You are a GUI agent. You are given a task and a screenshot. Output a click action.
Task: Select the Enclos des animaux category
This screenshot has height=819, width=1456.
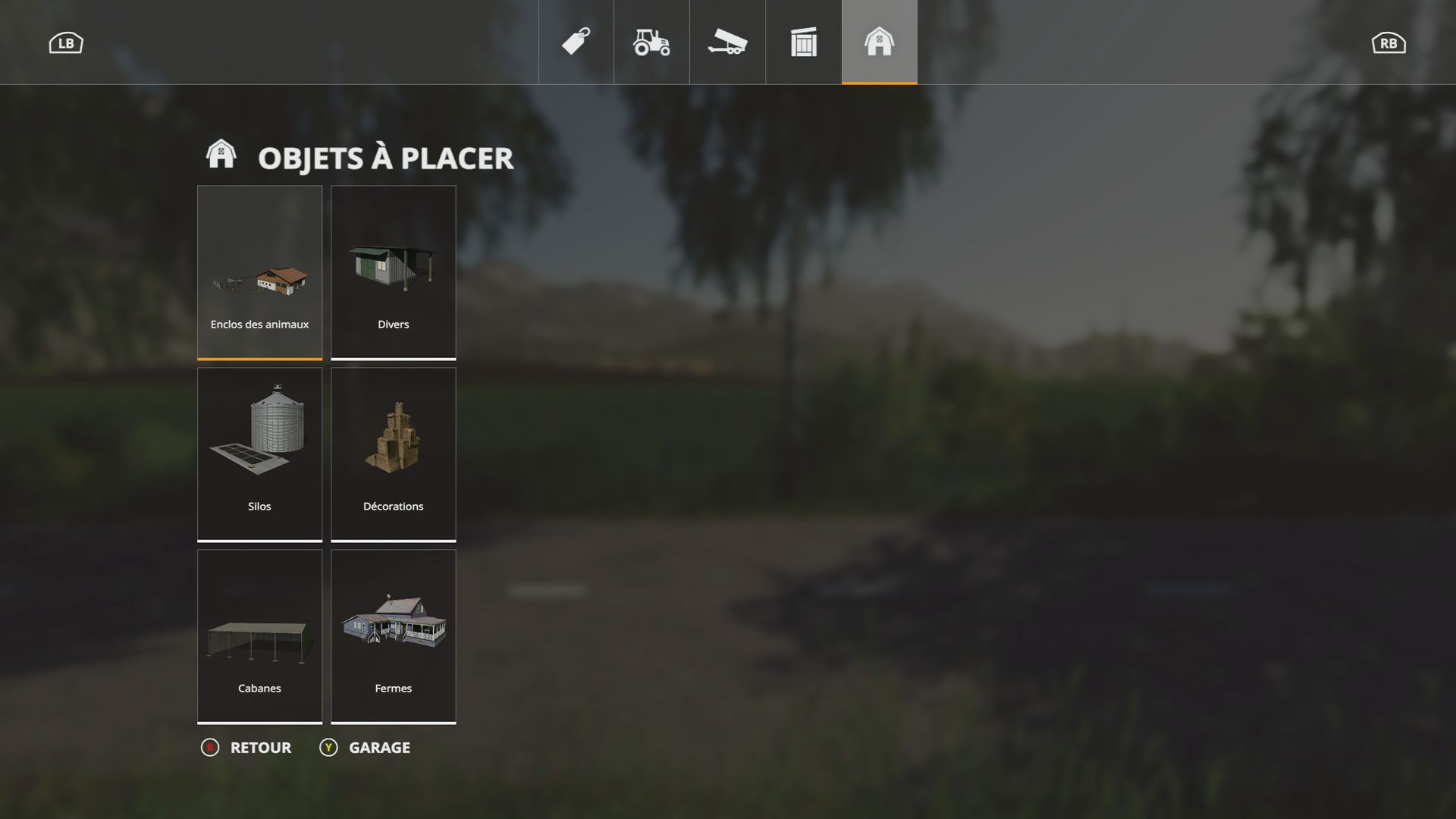[259, 271]
